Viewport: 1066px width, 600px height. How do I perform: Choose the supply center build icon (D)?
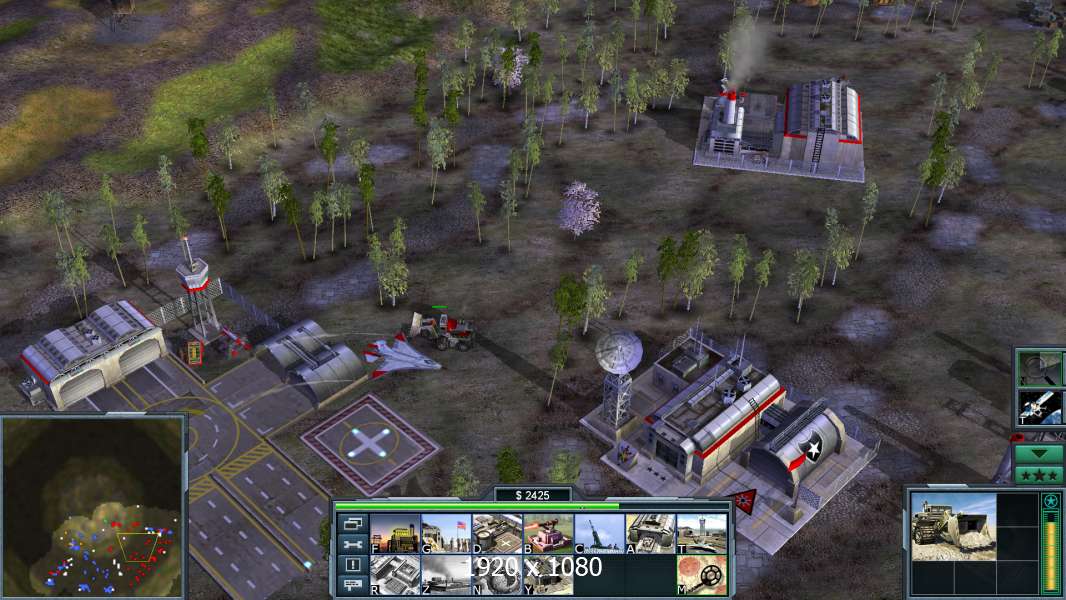click(x=497, y=534)
